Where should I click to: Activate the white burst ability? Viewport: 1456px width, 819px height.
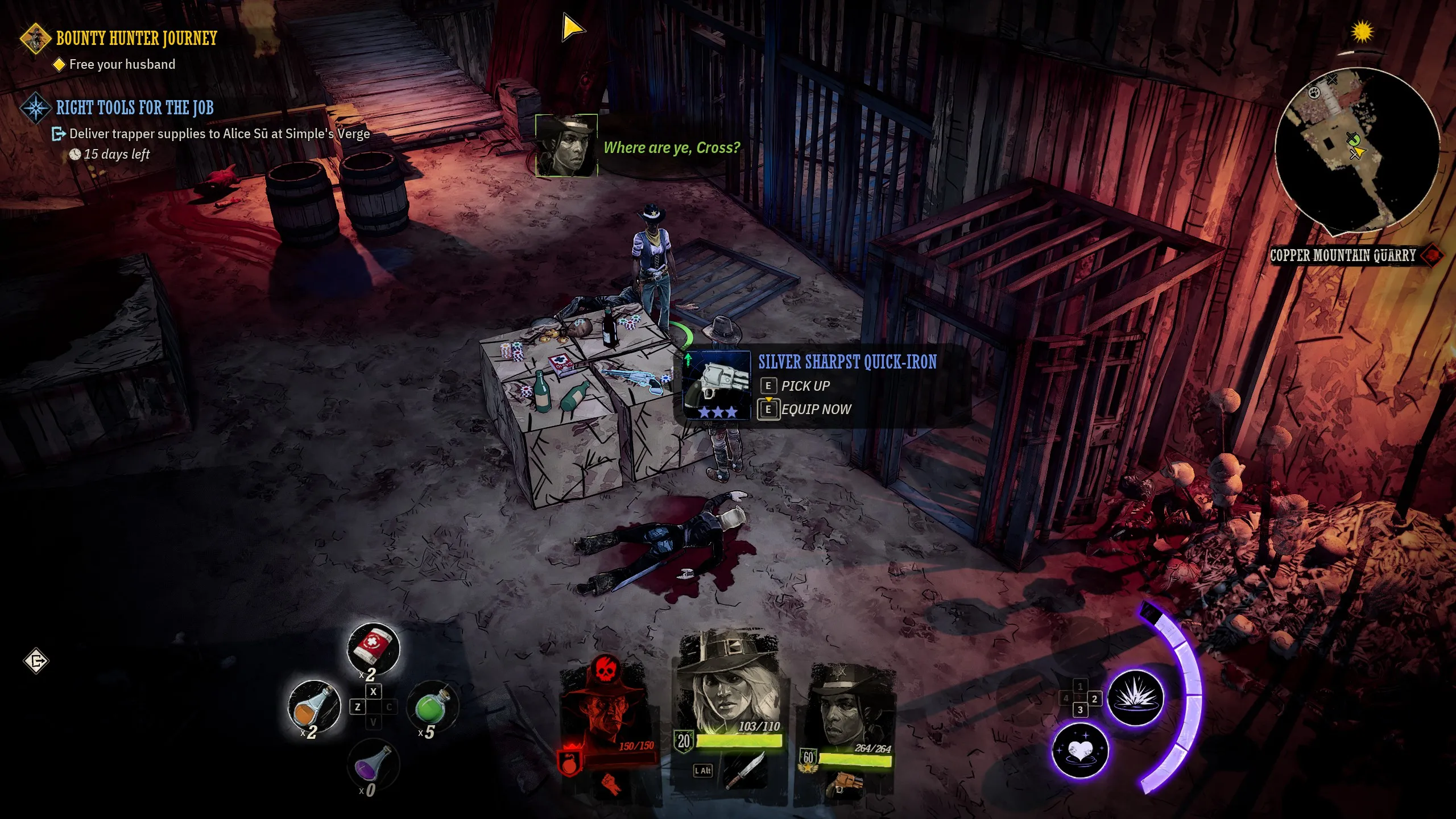(1135, 697)
